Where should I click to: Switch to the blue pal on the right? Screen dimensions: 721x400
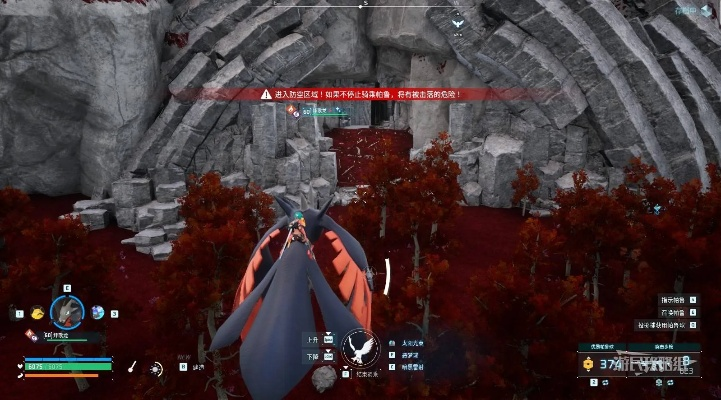point(99,312)
